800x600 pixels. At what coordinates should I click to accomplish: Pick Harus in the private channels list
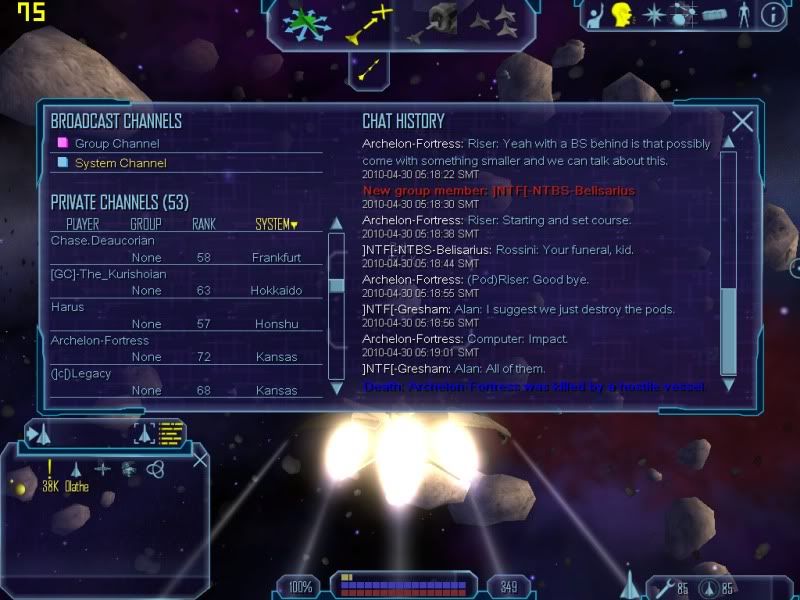(x=68, y=307)
